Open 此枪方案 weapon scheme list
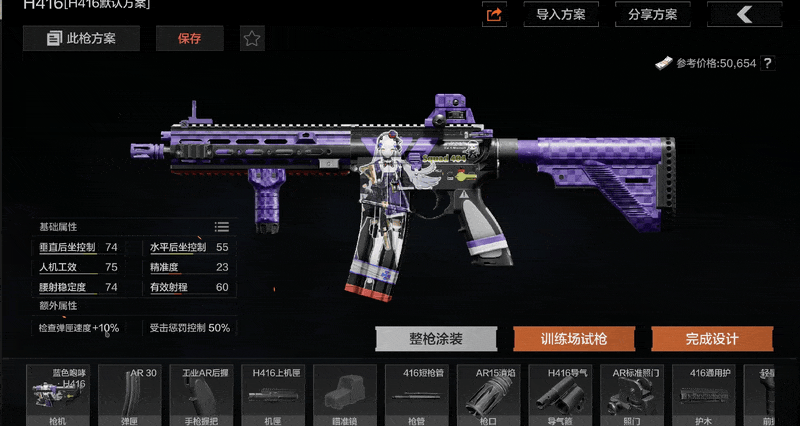Image resolution: width=800 pixels, height=426 pixels. pyautogui.click(x=82, y=39)
